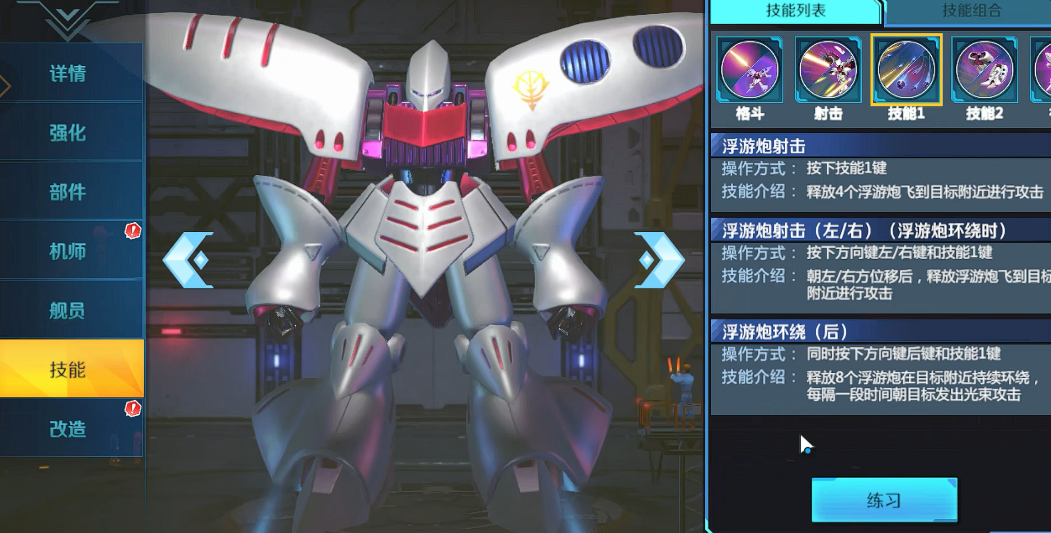Show the next mech with right arrow

[660, 260]
